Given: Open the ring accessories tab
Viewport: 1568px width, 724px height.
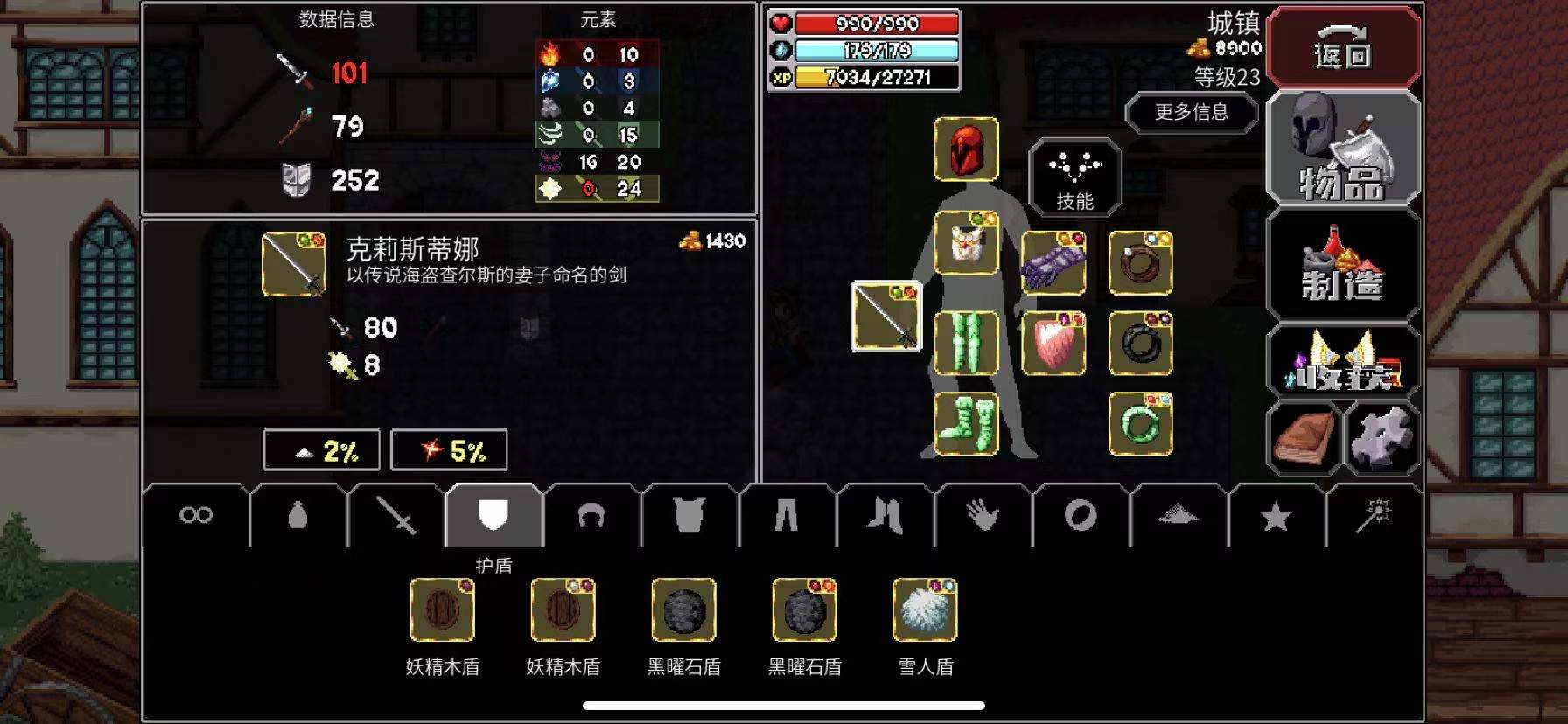Looking at the screenshot, I should pos(1081,516).
